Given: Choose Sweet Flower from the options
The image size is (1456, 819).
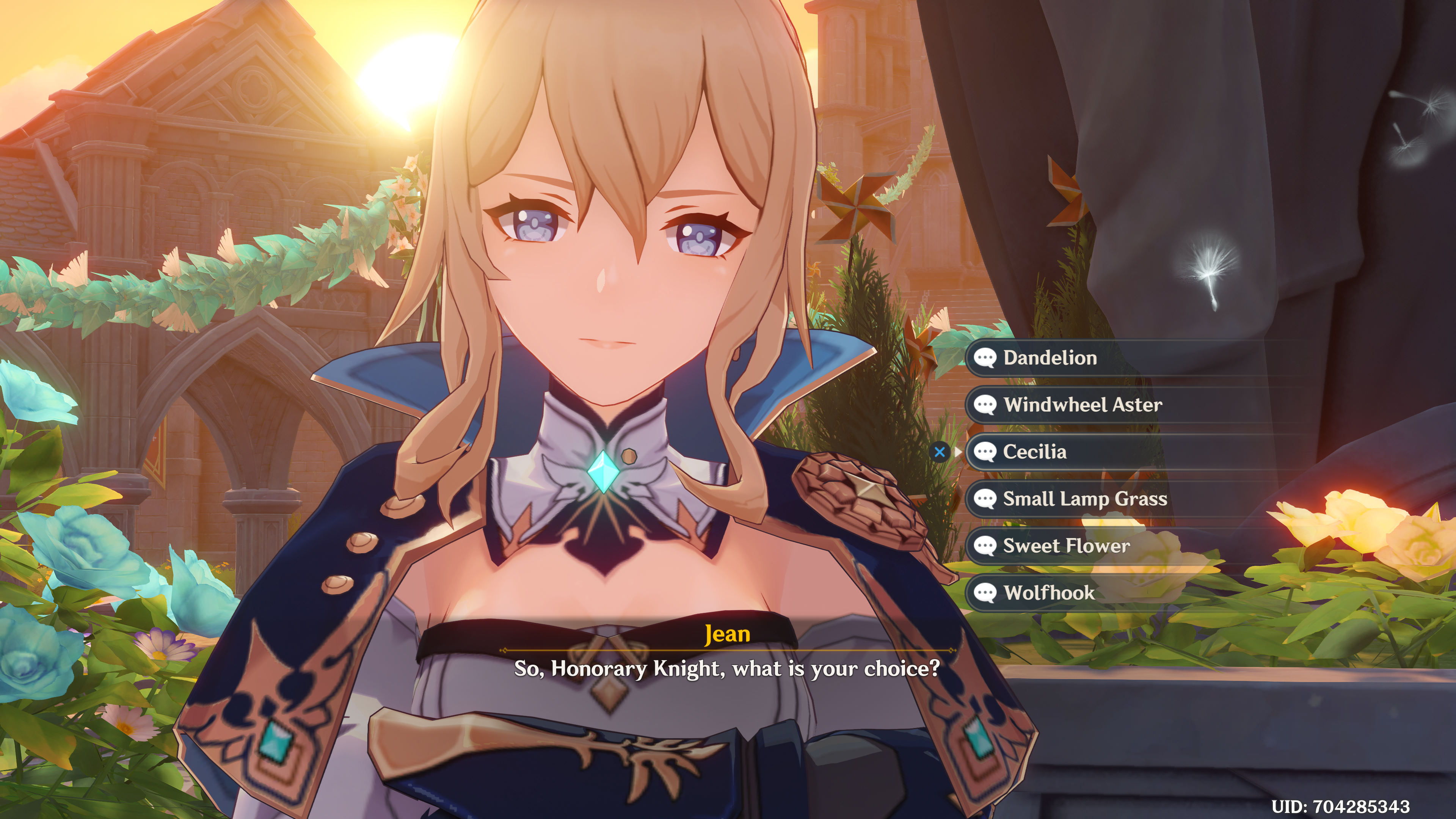Looking at the screenshot, I should (x=1067, y=546).
